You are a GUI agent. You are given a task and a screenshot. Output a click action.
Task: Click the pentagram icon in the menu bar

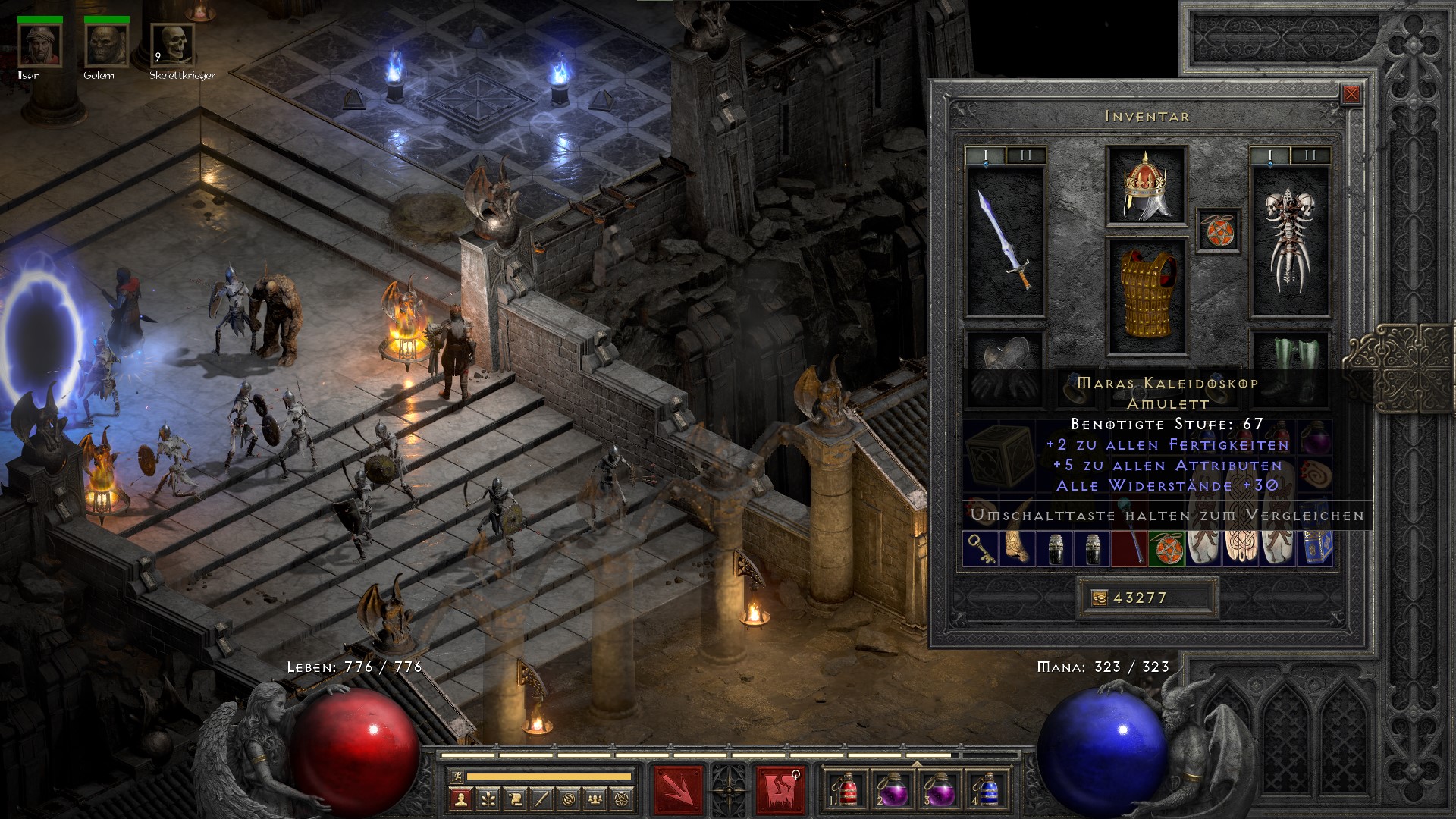pyautogui.click(x=620, y=800)
